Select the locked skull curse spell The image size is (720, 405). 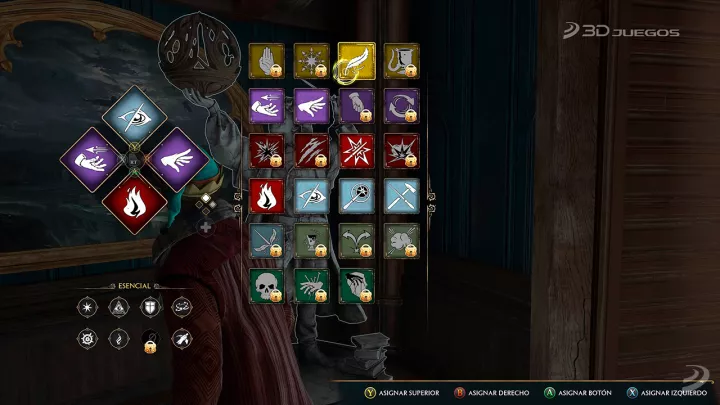click(267, 284)
